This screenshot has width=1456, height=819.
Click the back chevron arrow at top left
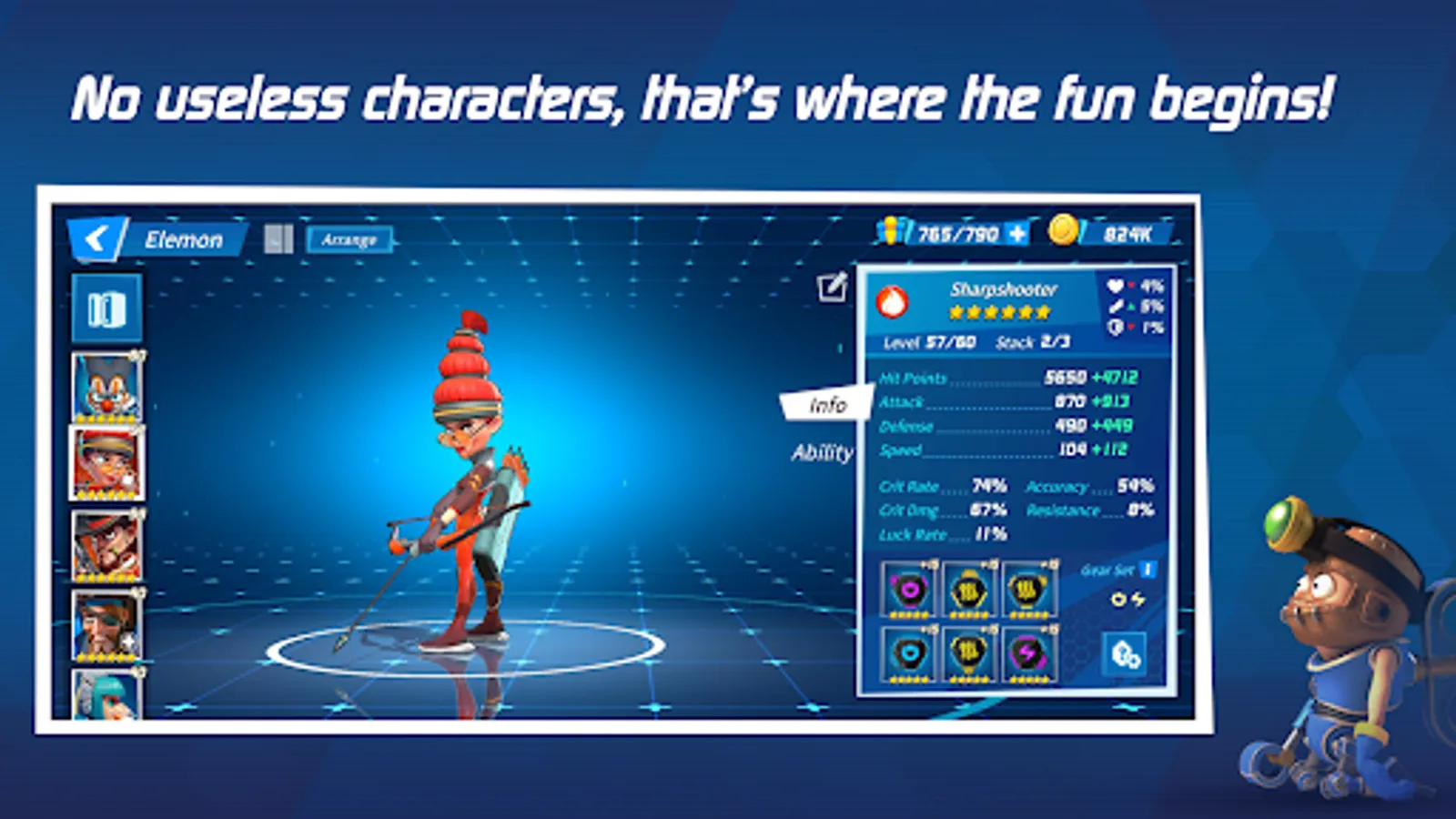click(96, 239)
